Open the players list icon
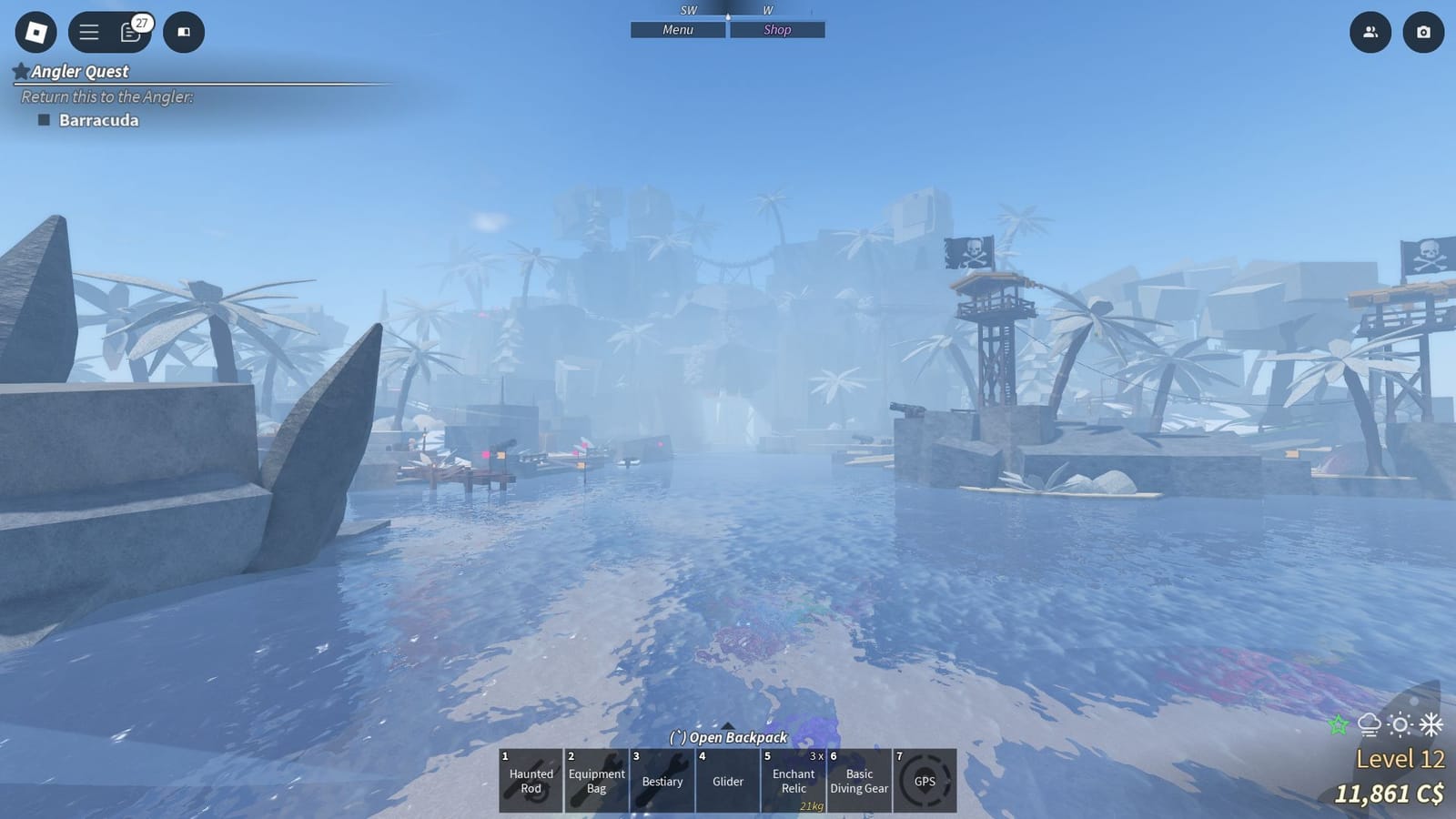 click(1370, 33)
